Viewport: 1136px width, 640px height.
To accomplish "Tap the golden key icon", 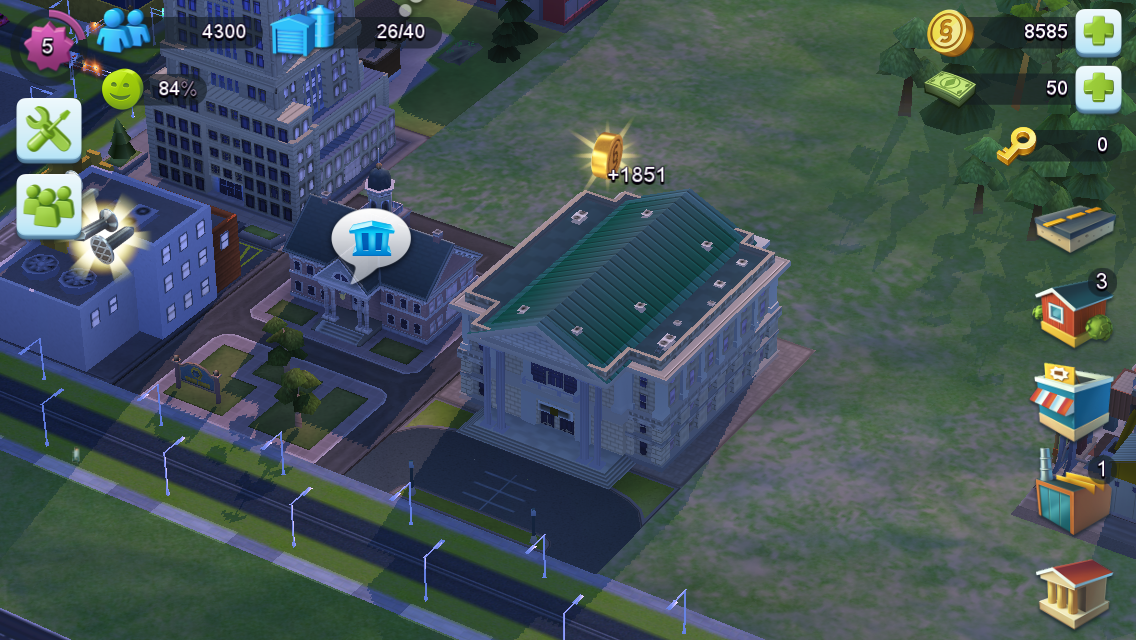I will point(1016,145).
